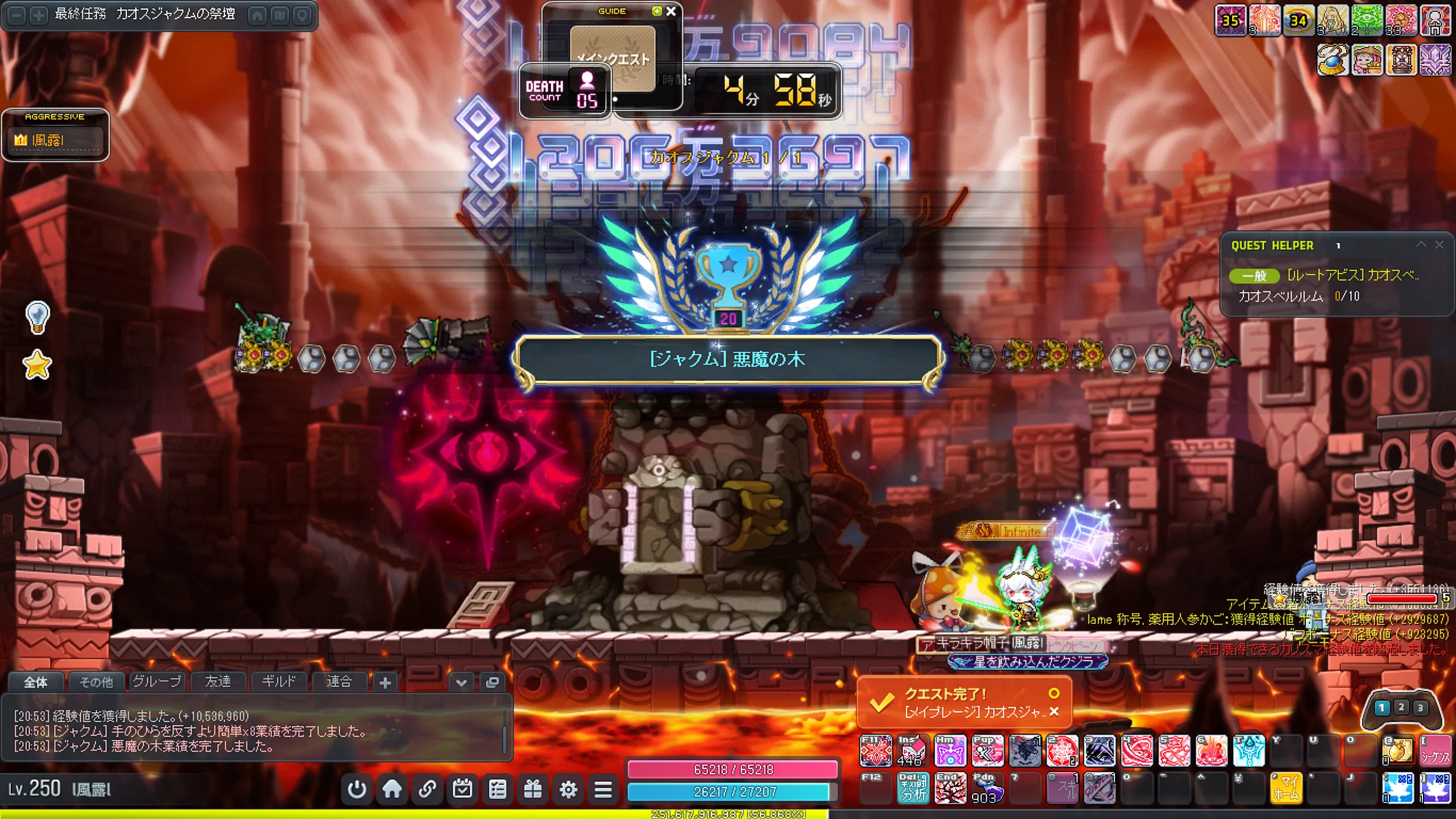Click the yellow star icon
The width and height of the screenshot is (1456, 819).
point(38,365)
